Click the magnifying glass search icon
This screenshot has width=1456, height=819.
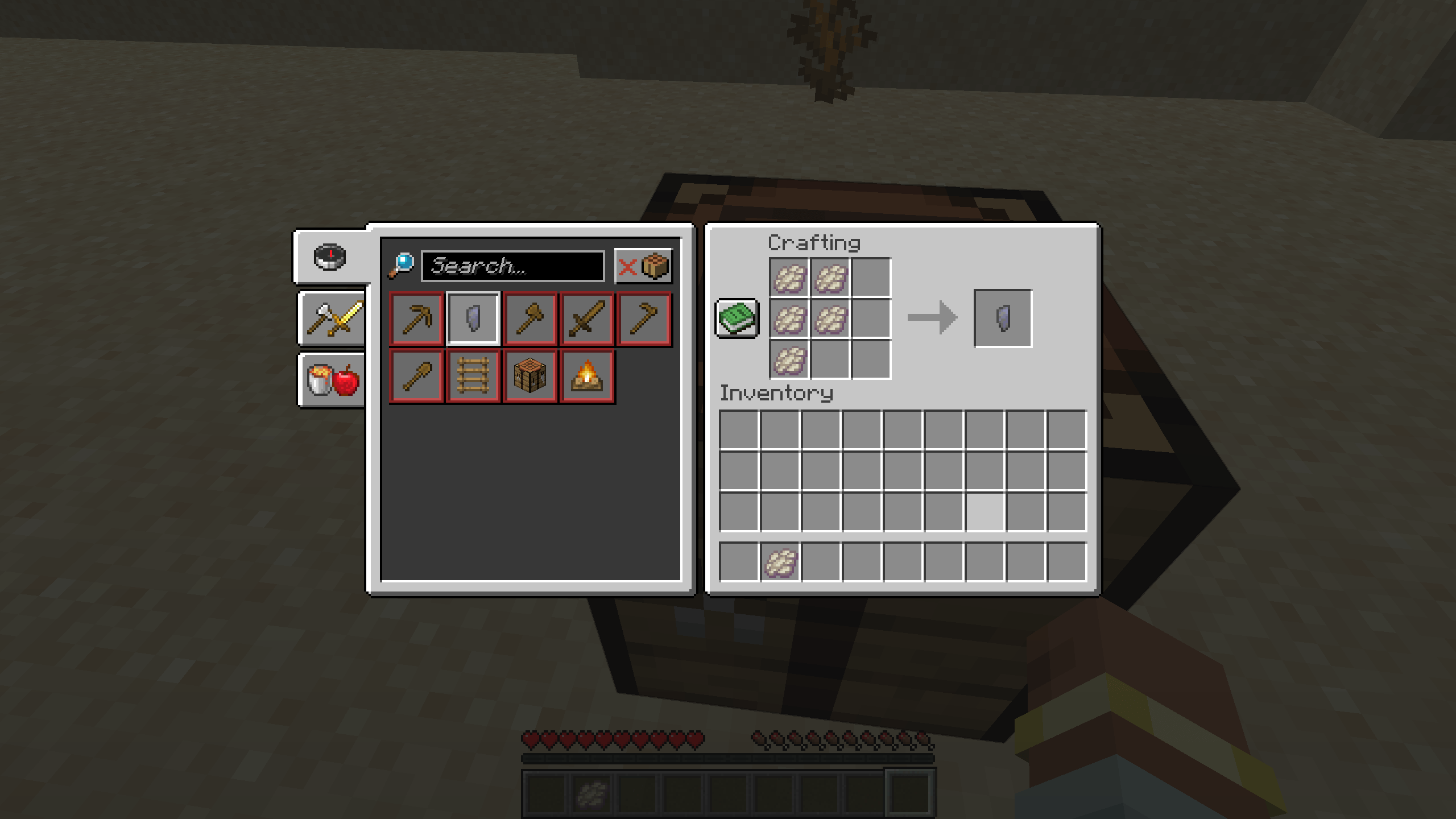pyautogui.click(x=400, y=266)
